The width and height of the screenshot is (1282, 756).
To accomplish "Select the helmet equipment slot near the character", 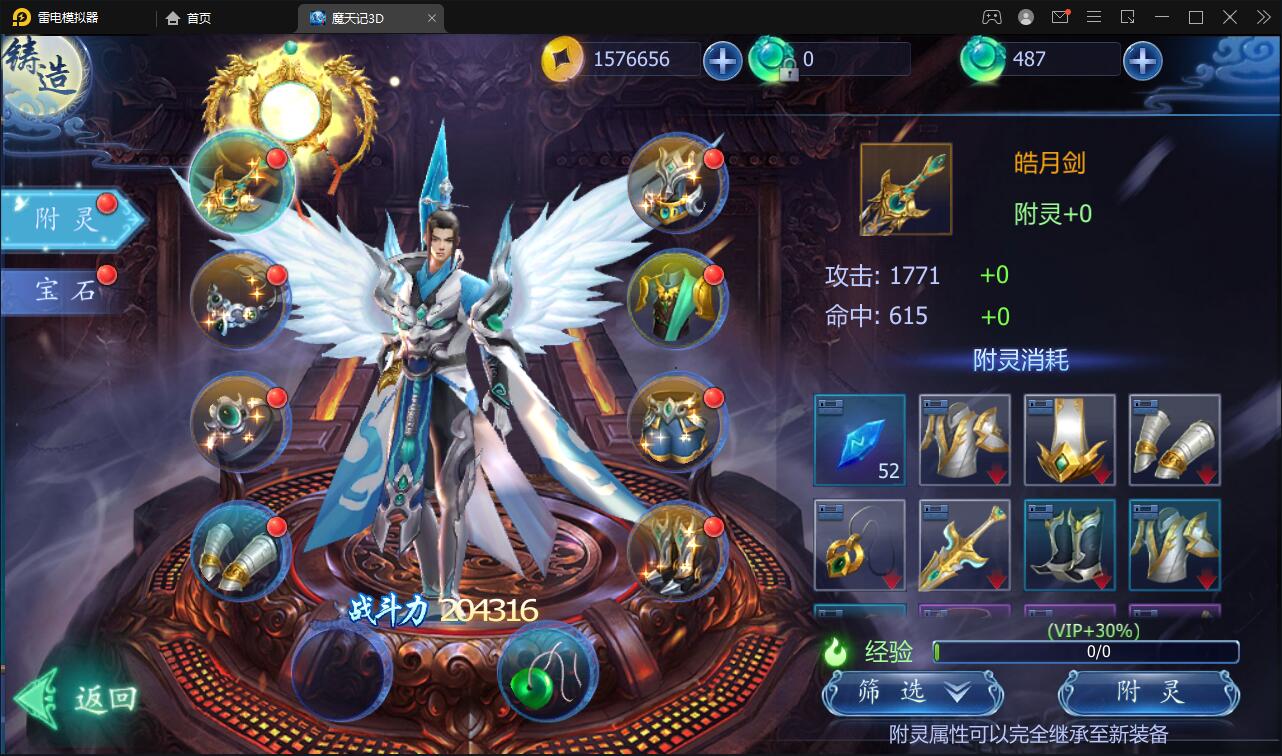I will [x=677, y=185].
